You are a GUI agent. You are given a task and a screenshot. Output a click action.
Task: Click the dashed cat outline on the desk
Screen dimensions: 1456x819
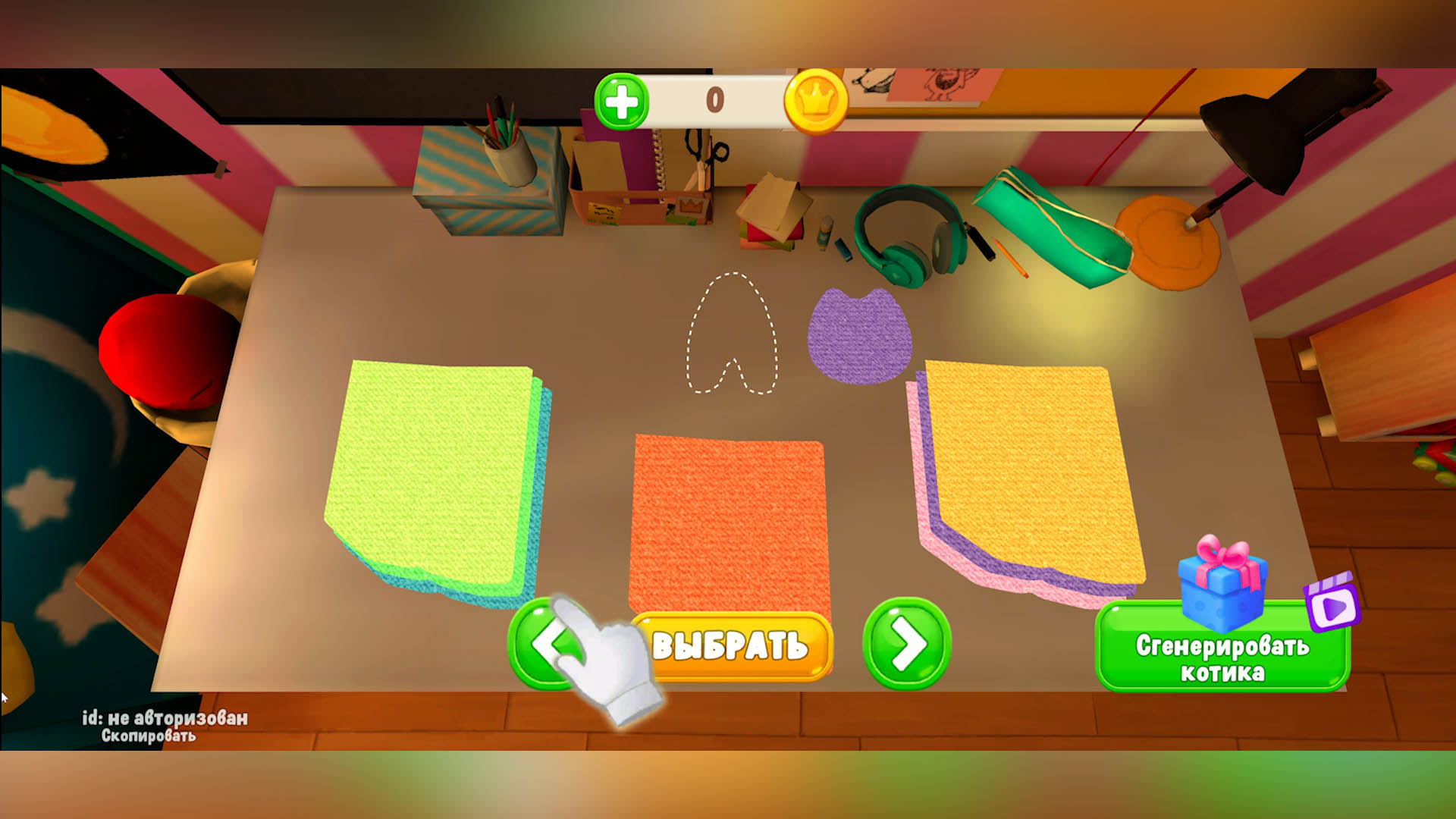732,334
